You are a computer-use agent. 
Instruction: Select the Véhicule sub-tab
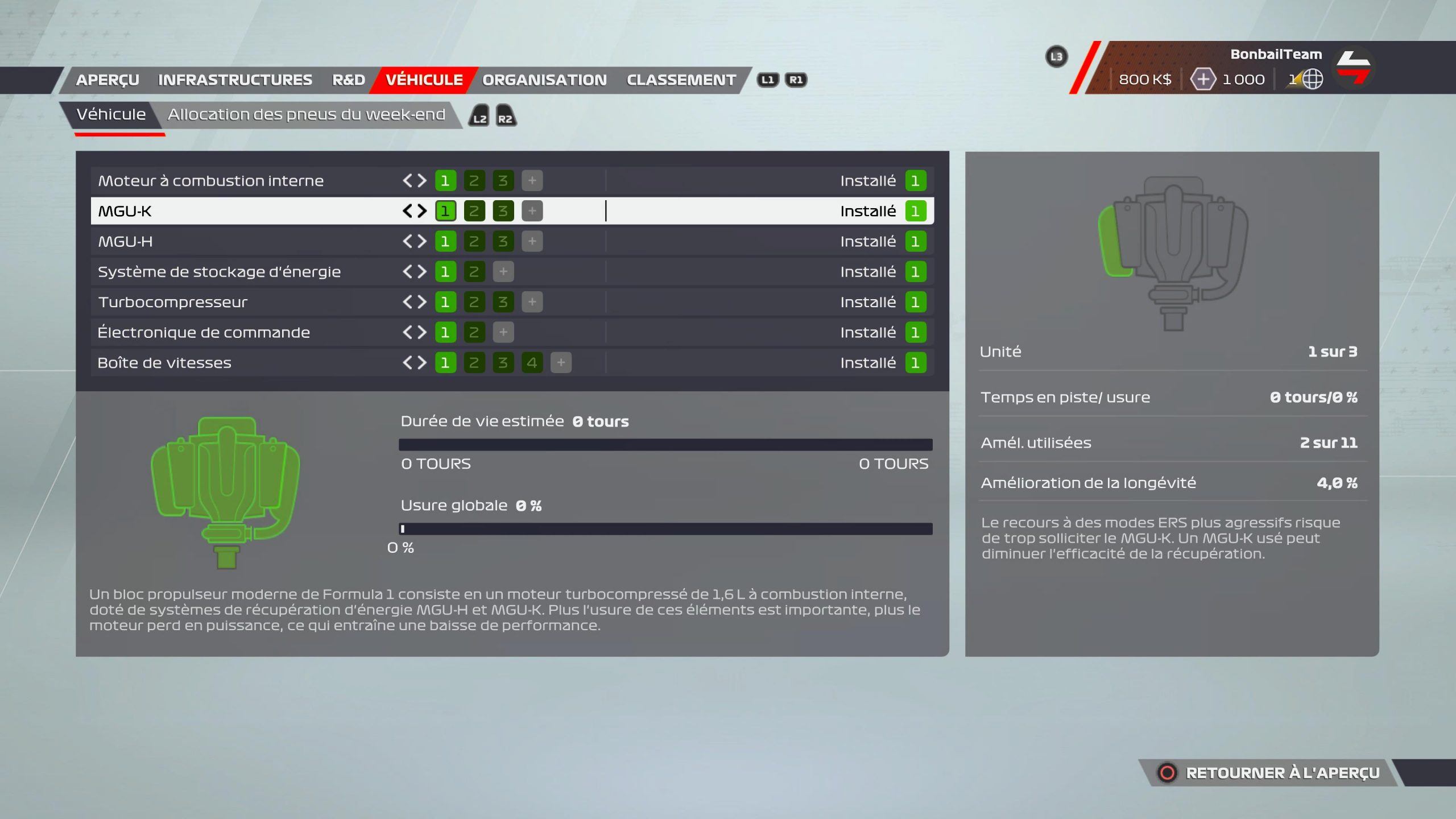pyautogui.click(x=111, y=115)
